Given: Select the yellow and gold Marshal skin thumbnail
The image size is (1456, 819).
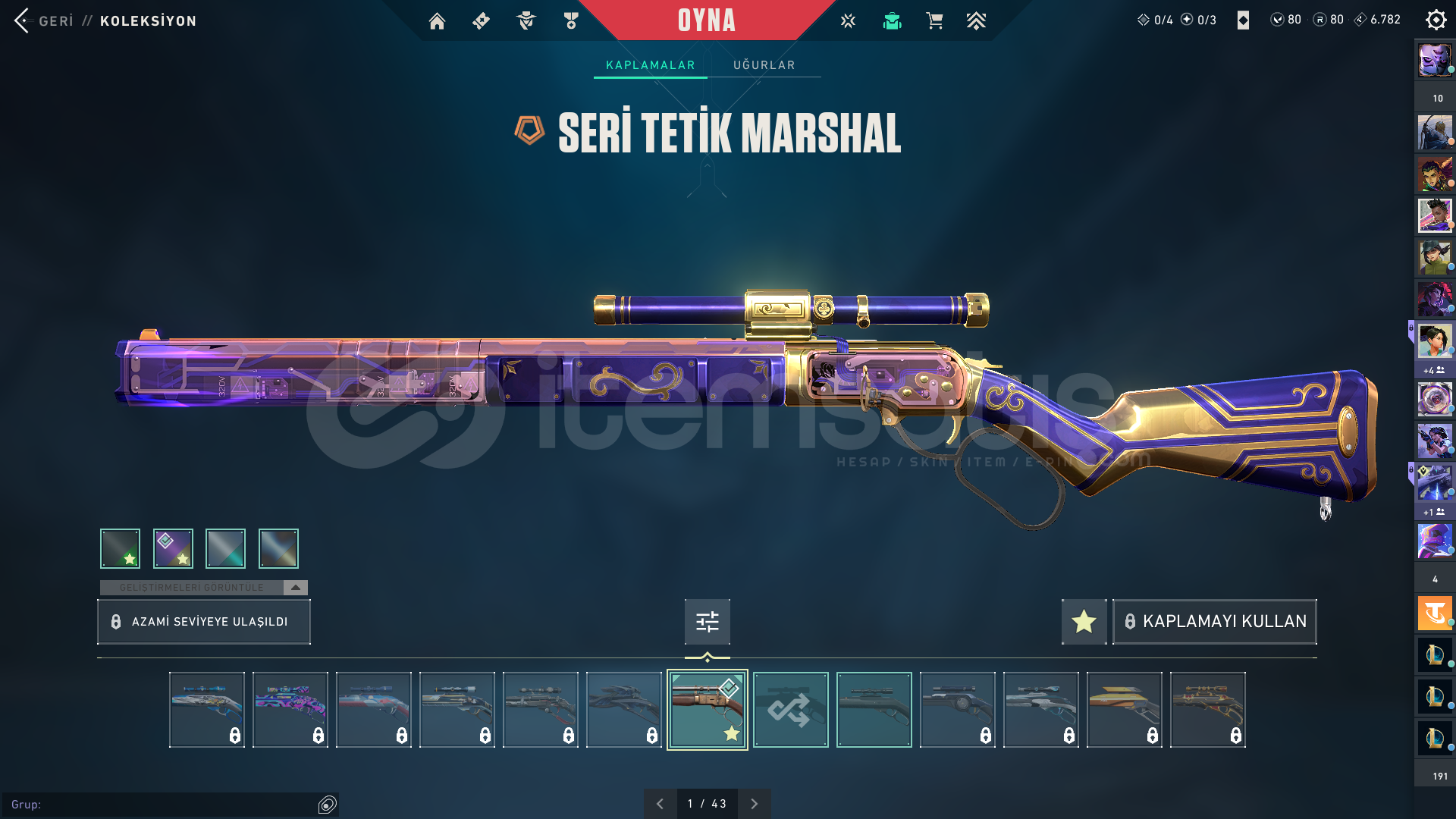Looking at the screenshot, I should click(1124, 710).
